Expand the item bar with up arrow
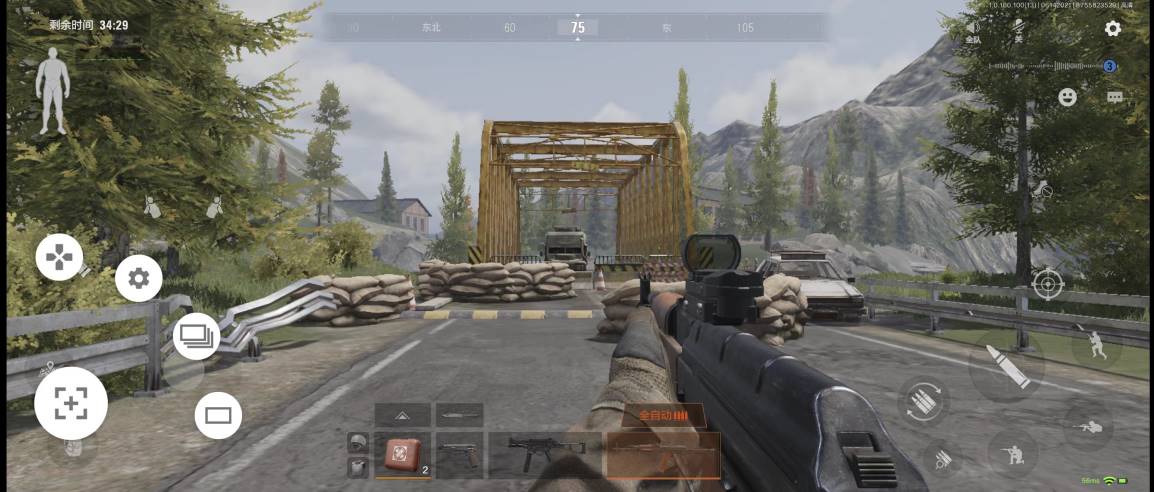The image size is (1154, 492). click(x=402, y=414)
